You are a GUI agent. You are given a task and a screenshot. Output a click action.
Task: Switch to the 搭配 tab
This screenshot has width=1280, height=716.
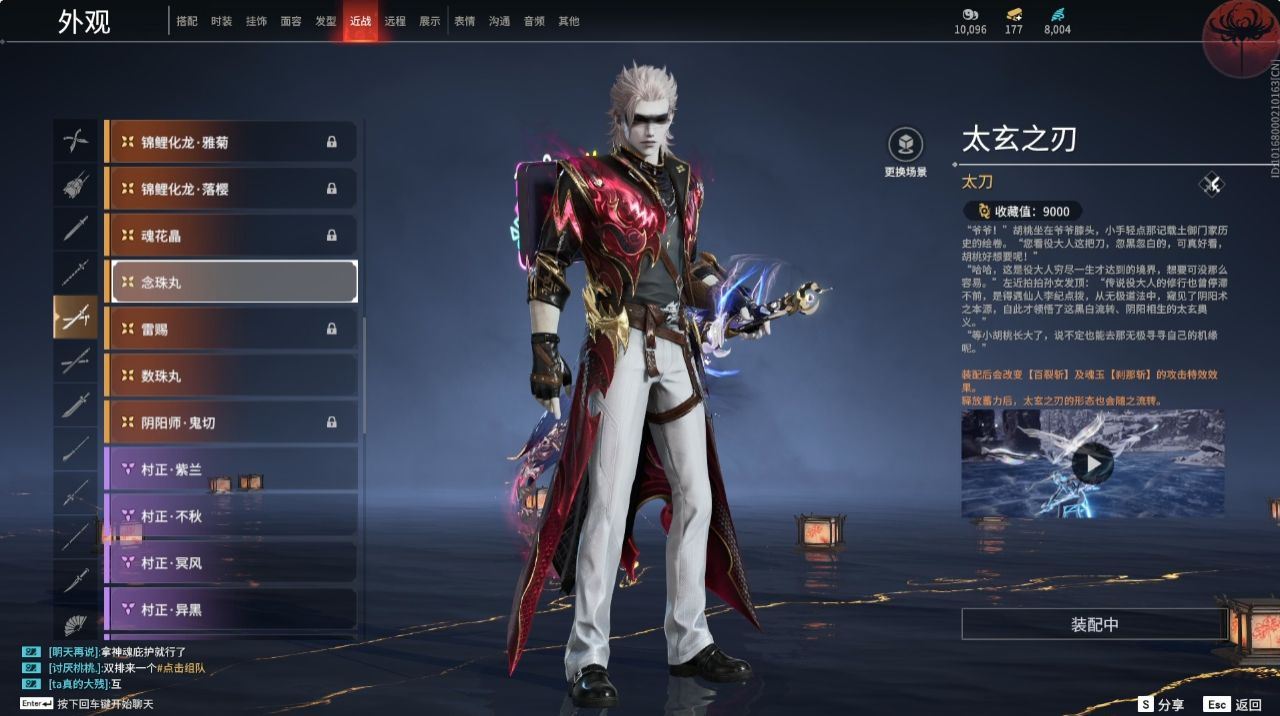pyautogui.click(x=187, y=21)
